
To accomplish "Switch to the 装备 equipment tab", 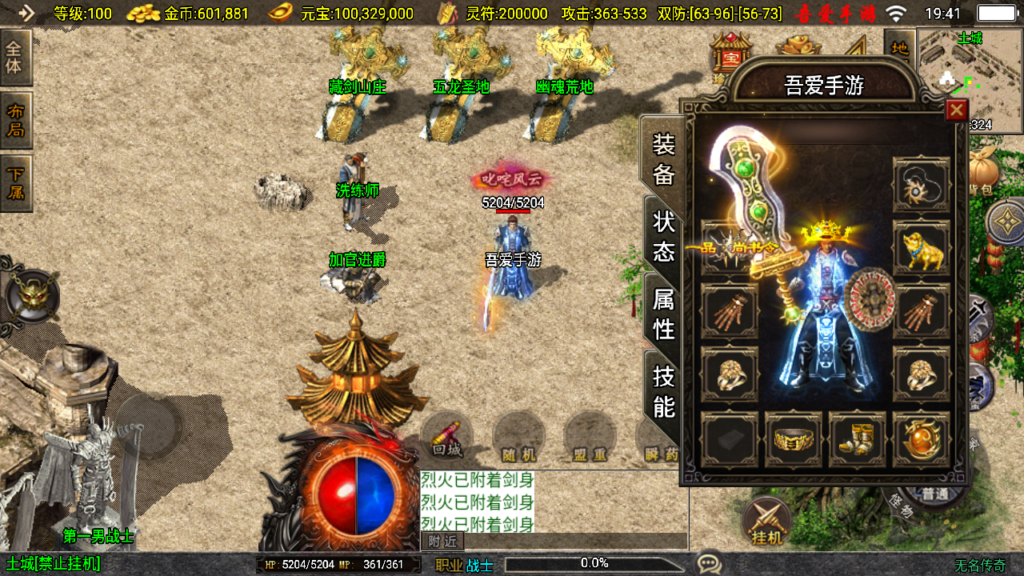I will pyautogui.click(x=664, y=160).
